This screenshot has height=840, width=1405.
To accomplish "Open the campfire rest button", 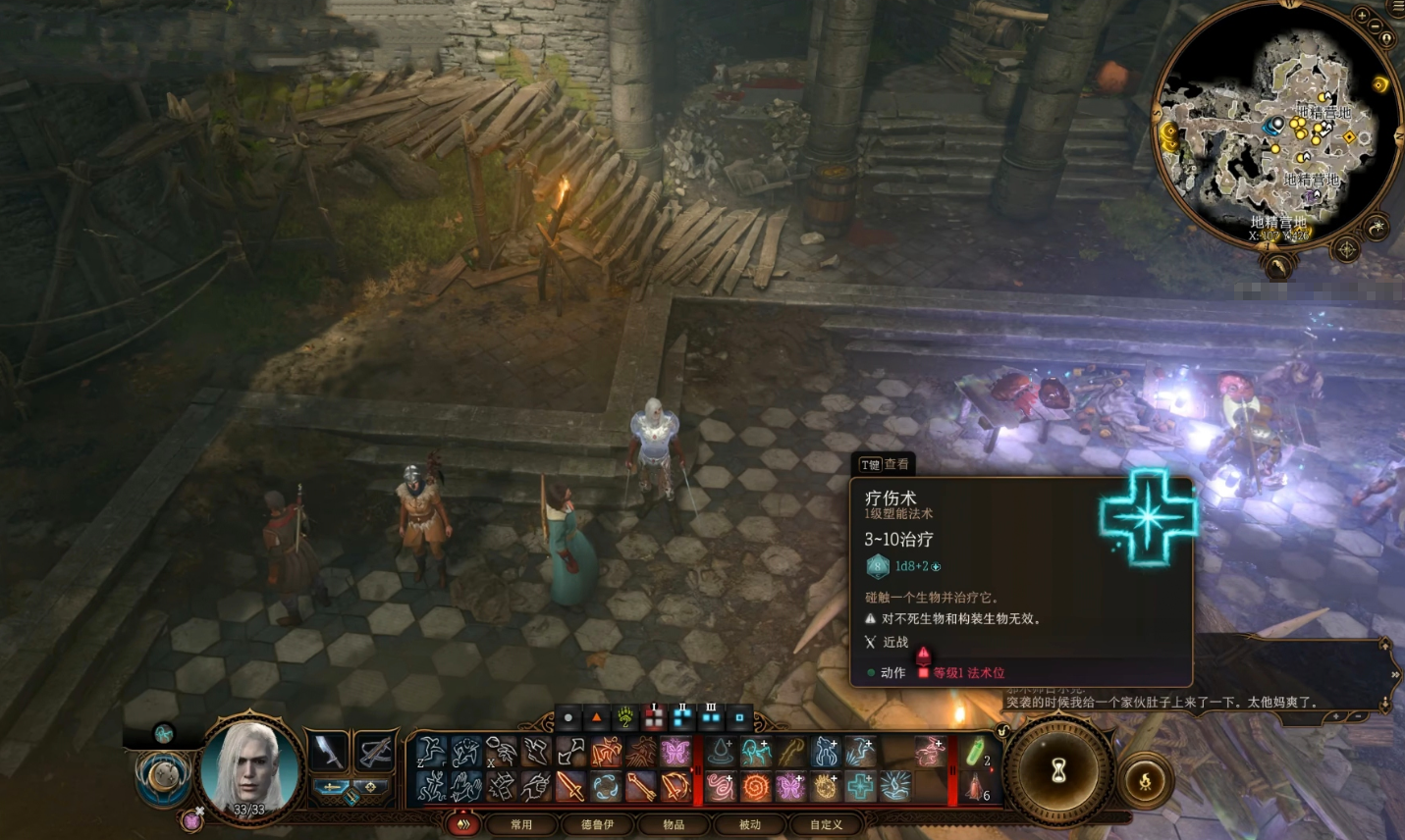I will [1144, 781].
